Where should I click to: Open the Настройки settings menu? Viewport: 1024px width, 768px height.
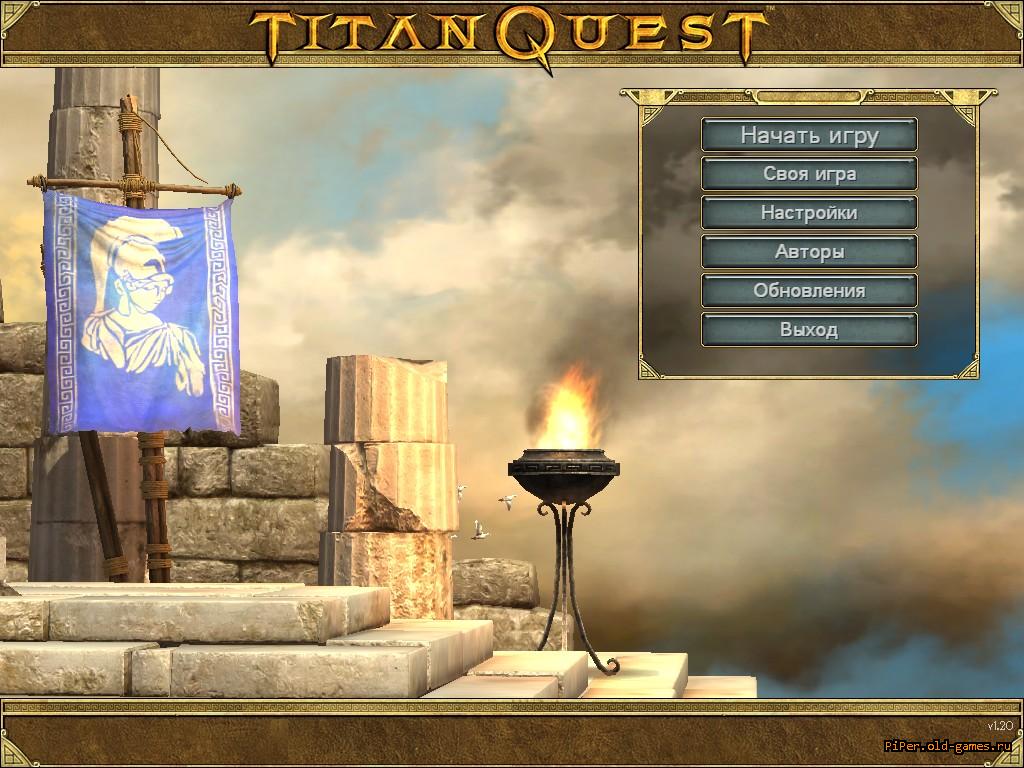(809, 213)
